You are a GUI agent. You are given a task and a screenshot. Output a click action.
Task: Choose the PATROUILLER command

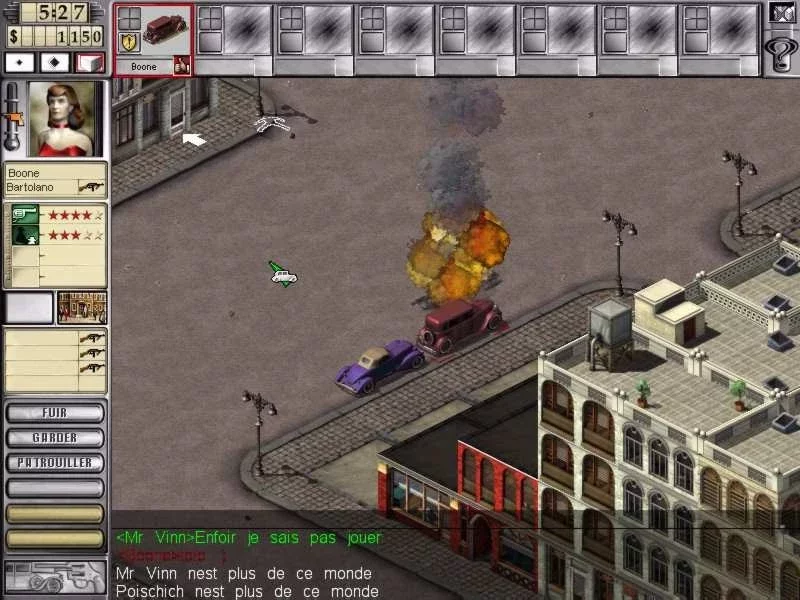point(55,463)
